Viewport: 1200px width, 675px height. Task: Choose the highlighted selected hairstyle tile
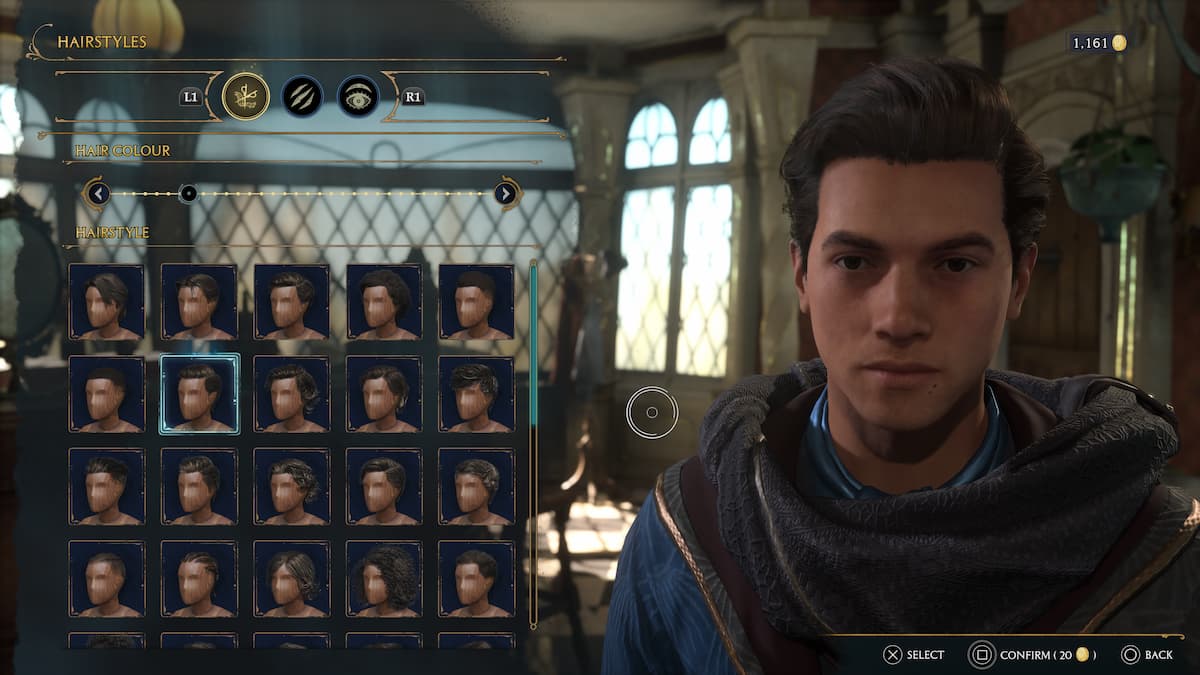coord(199,394)
